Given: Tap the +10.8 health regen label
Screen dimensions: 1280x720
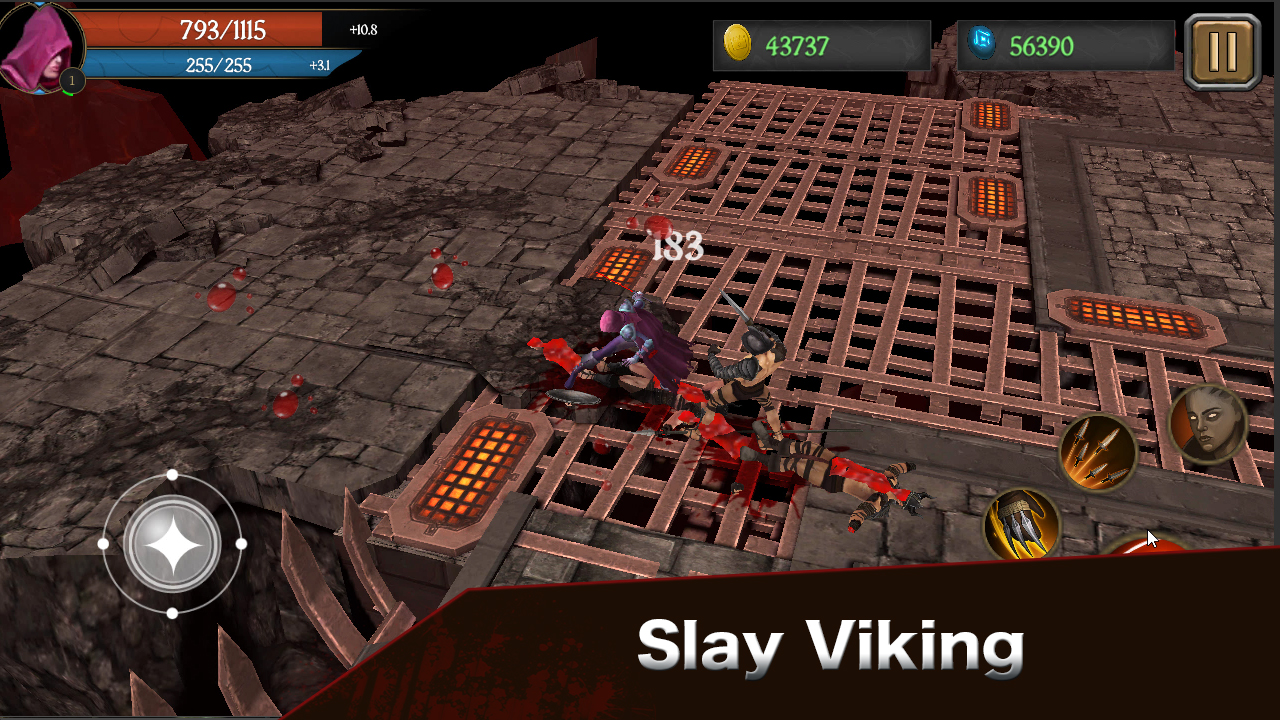Looking at the screenshot, I should (364, 30).
